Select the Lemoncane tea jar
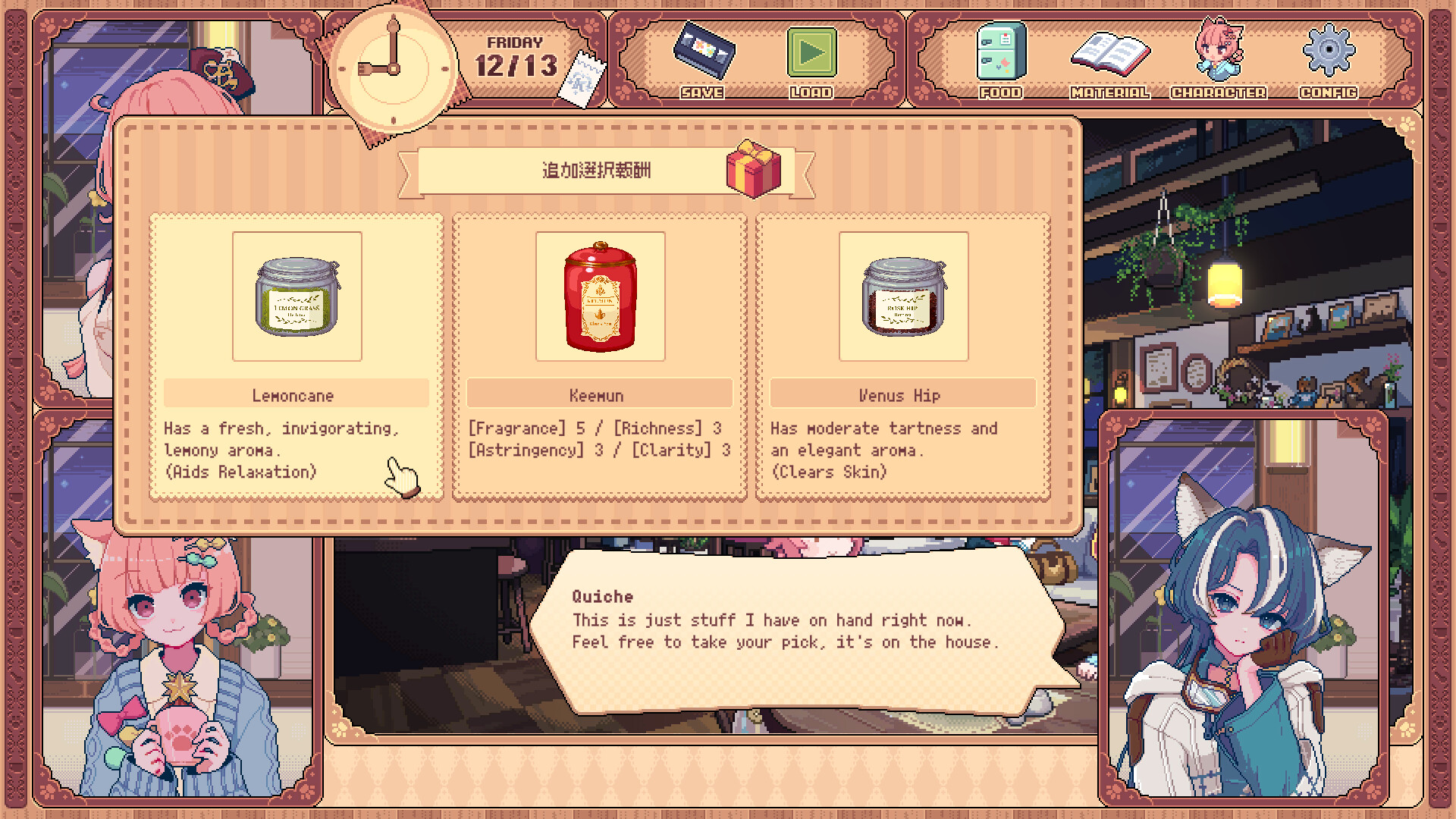The height and width of the screenshot is (819, 1456). (x=297, y=297)
